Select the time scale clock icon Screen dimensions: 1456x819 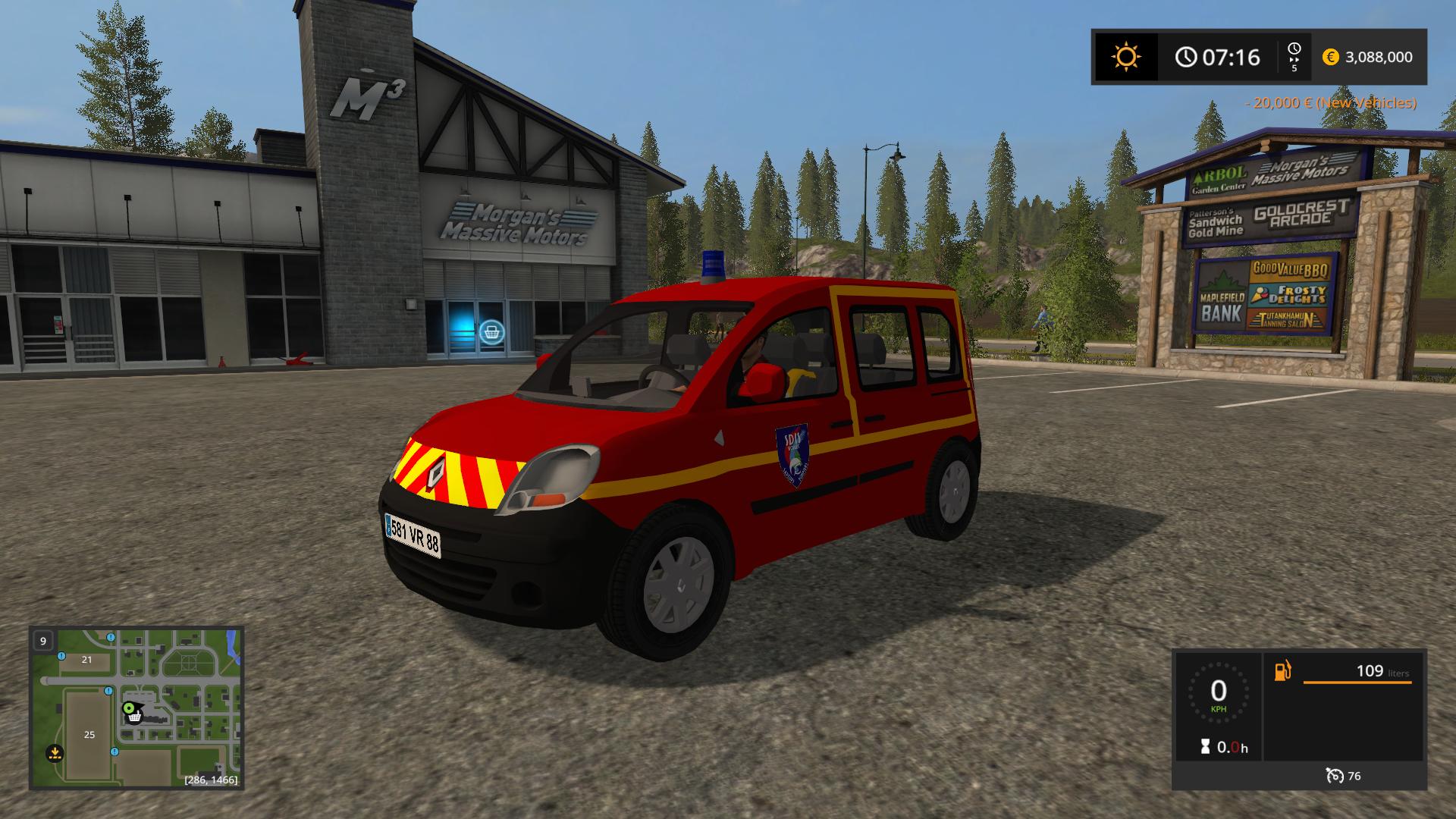[x=1294, y=49]
